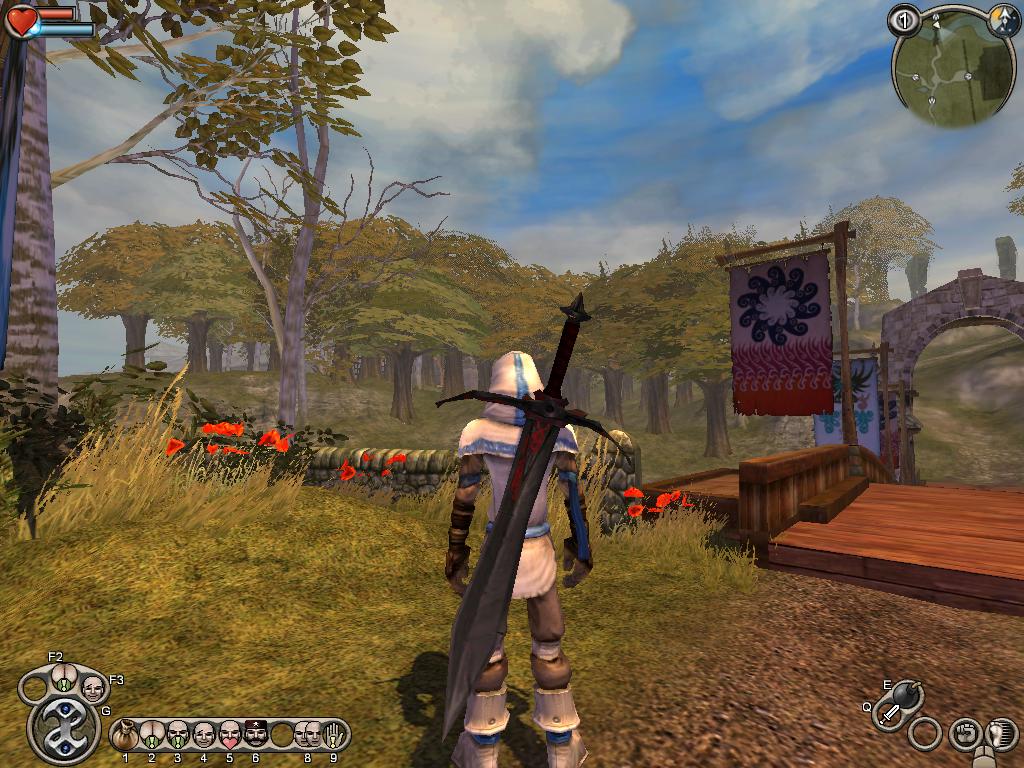Activate the raised hand expression in slot 9
This screenshot has height=768, width=1024.
(334, 736)
